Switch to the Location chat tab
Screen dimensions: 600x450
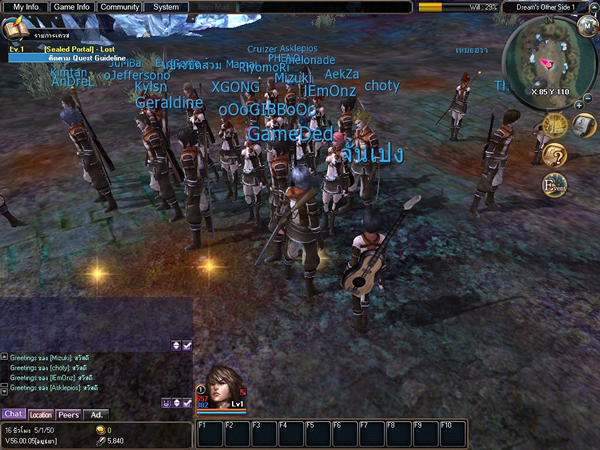[41, 414]
